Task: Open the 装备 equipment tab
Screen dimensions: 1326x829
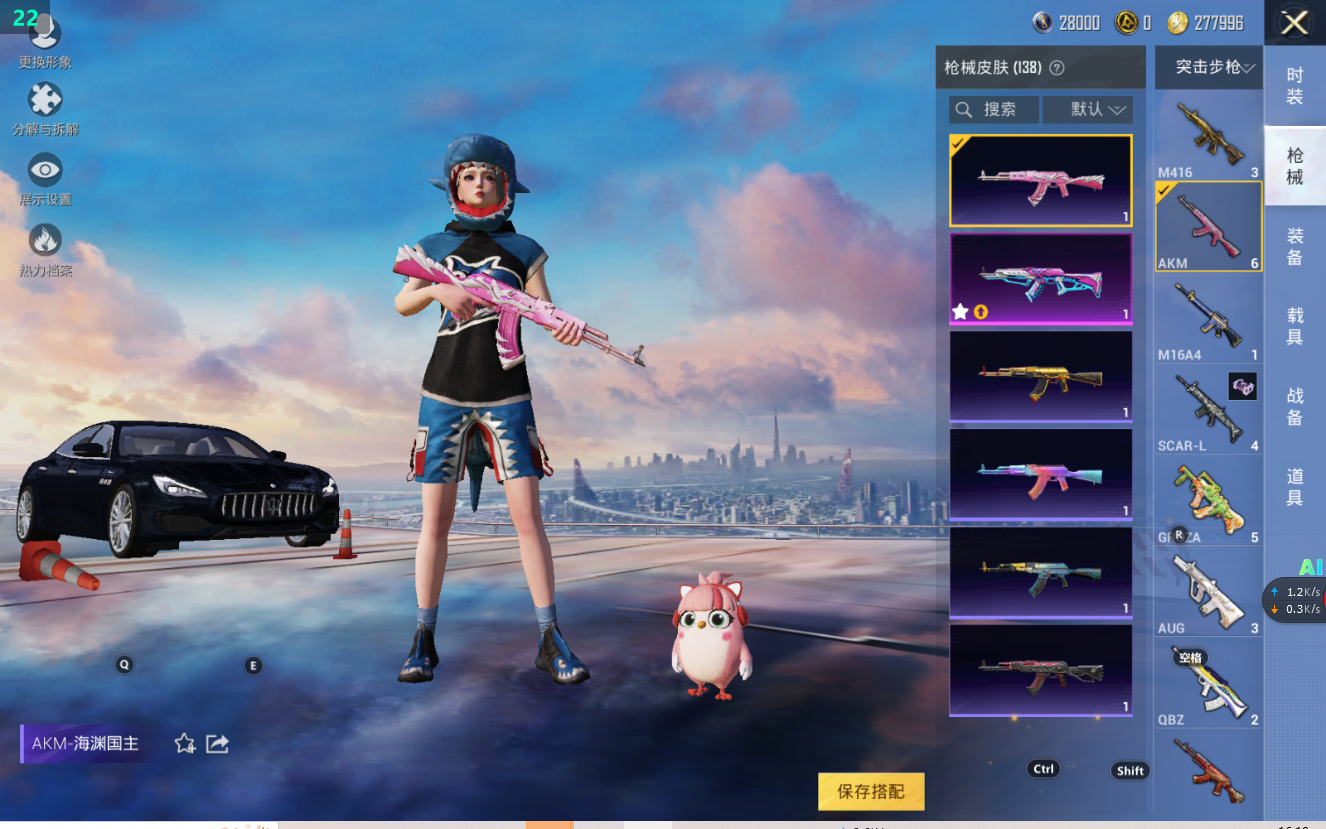Action: [x=1295, y=246]
